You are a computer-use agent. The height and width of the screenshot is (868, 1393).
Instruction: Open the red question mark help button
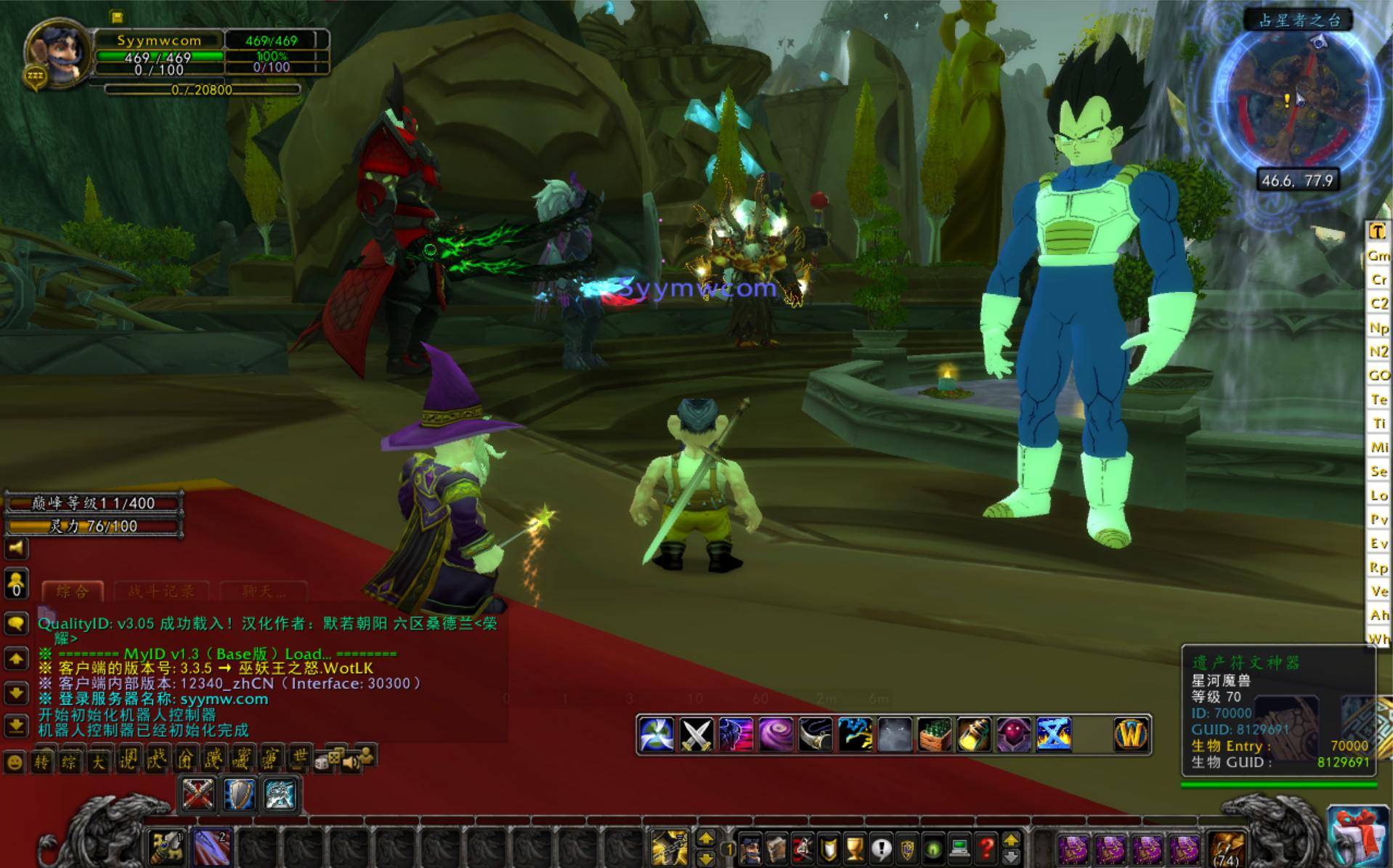986,848
